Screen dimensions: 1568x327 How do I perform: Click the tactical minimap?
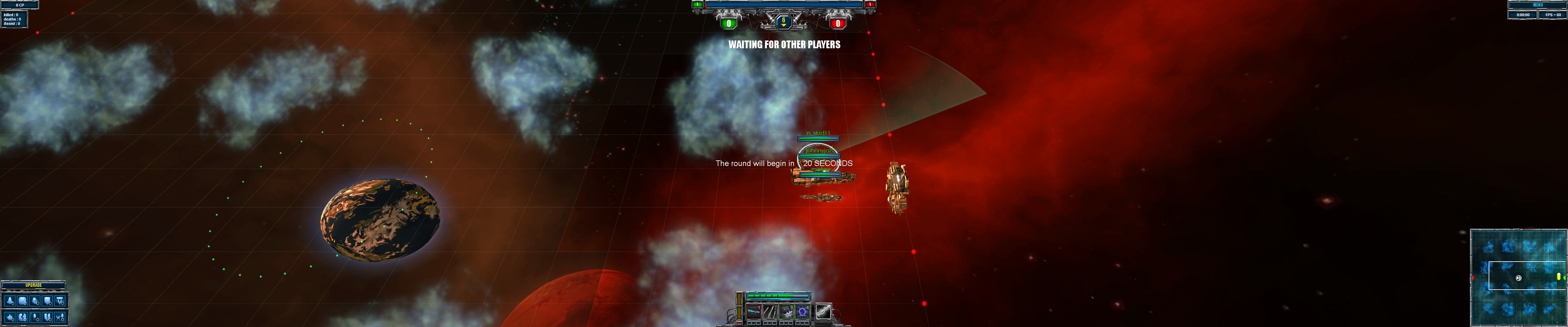point(1518,278)
